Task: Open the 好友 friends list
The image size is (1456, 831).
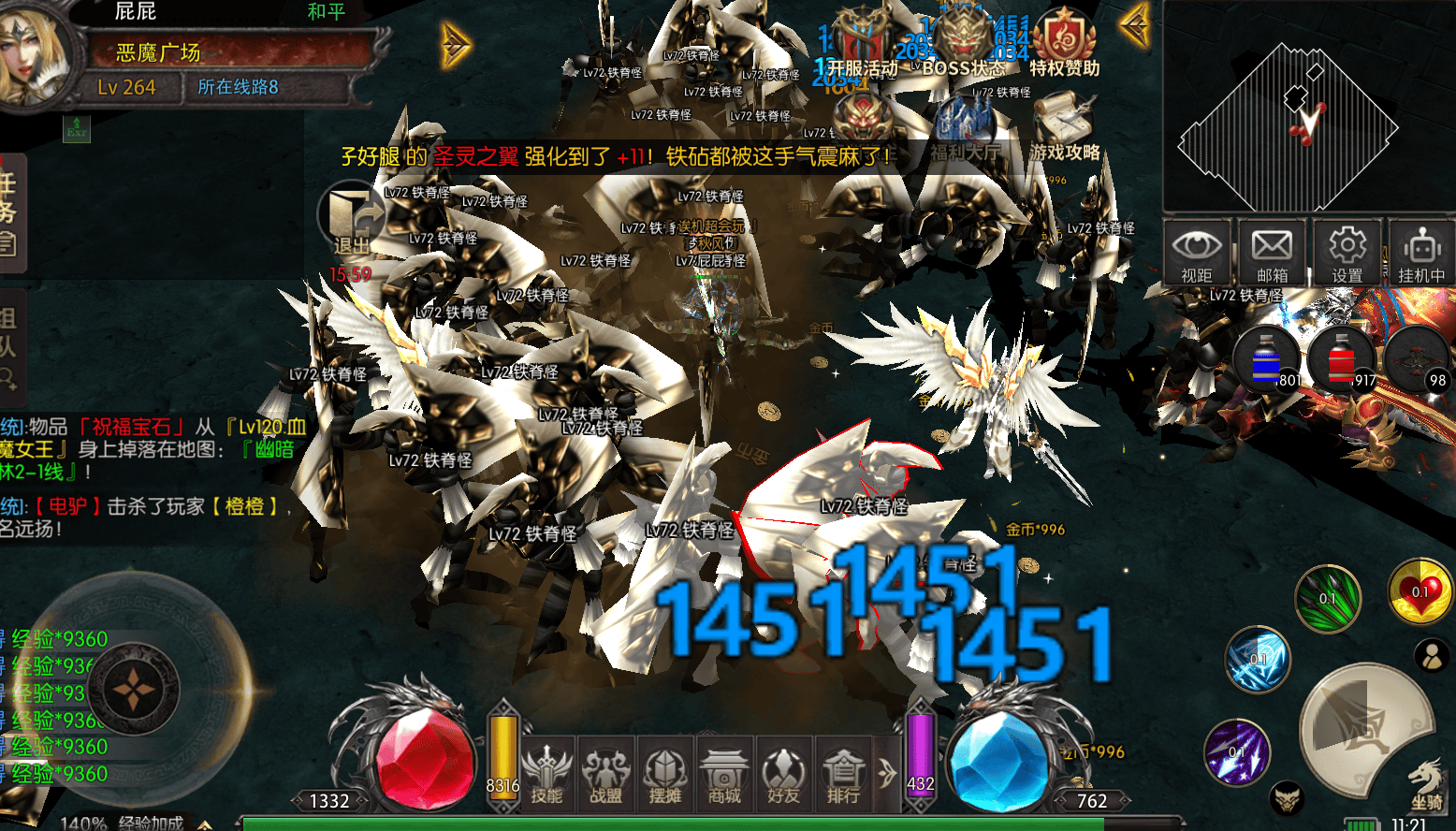Action: coord(783,775)
